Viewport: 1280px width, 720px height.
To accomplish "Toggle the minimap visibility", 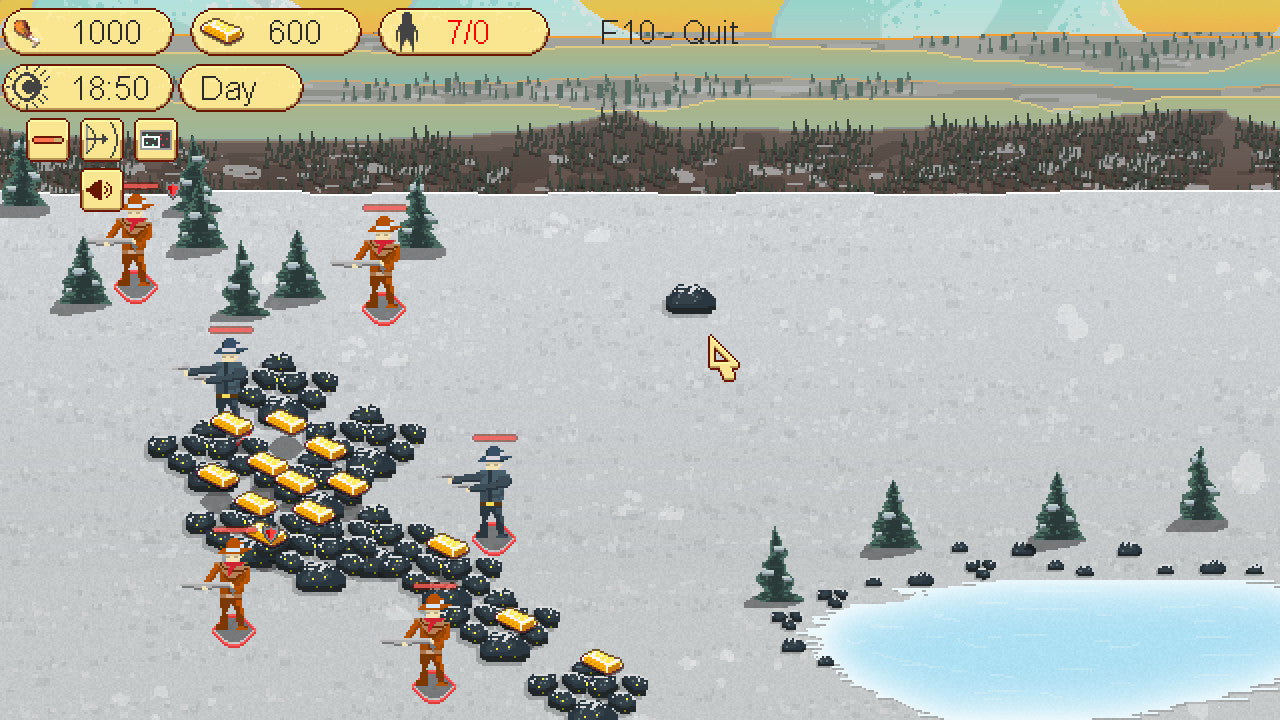I will [152, 140].
